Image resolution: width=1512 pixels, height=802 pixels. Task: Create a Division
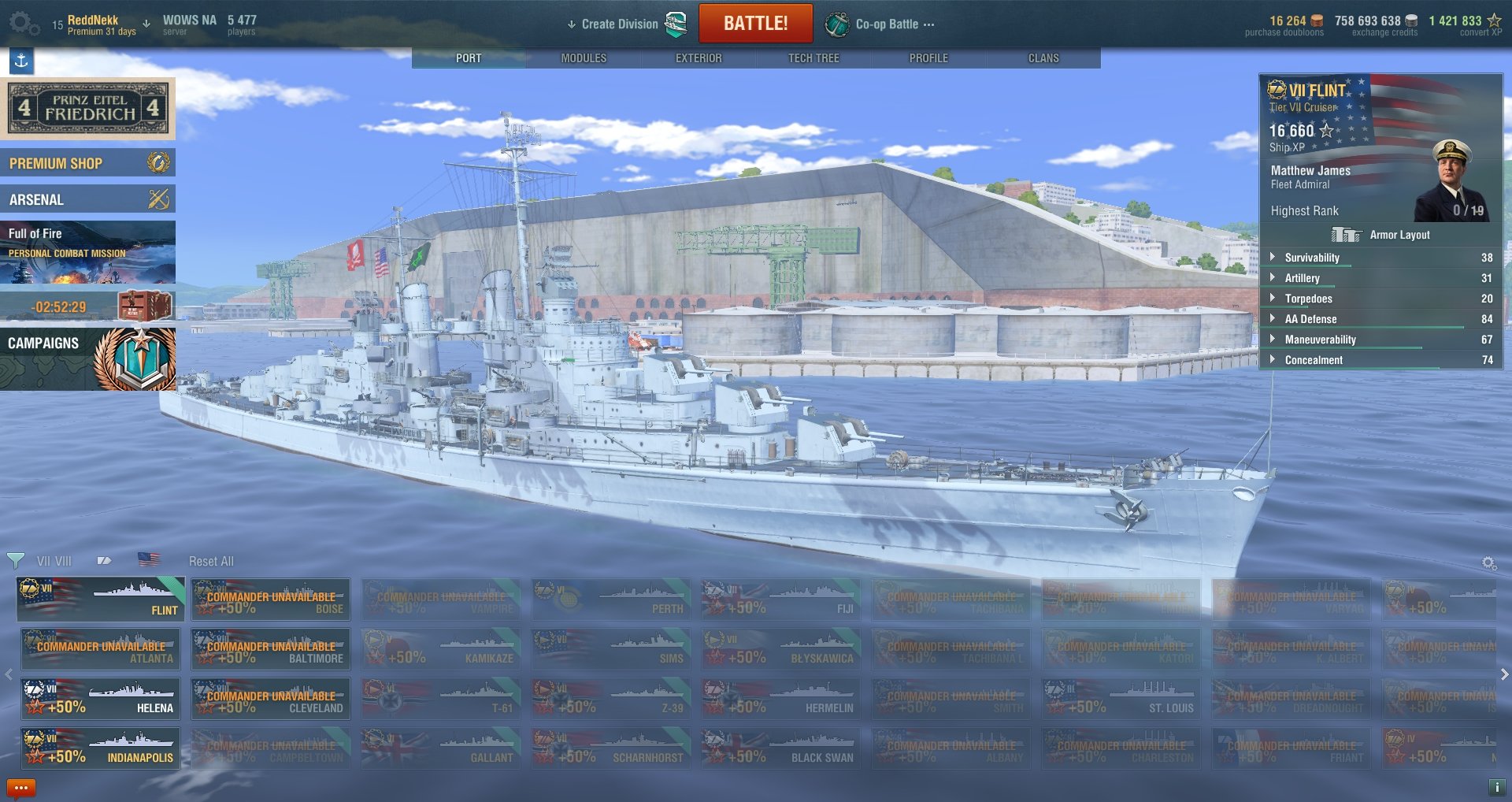pos(620,24)
